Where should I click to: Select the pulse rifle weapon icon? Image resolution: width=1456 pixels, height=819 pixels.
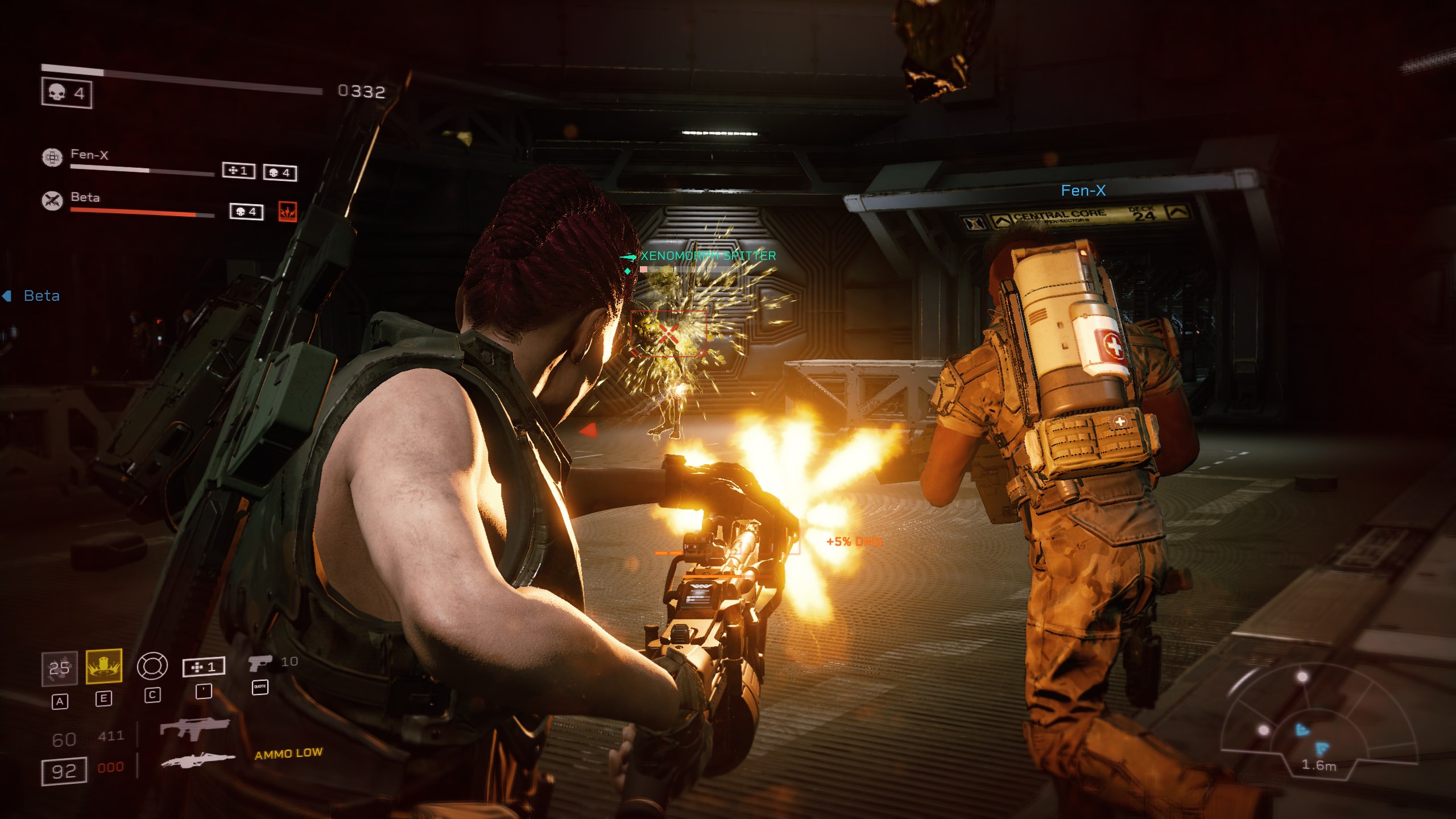click(x=195, y=729)
